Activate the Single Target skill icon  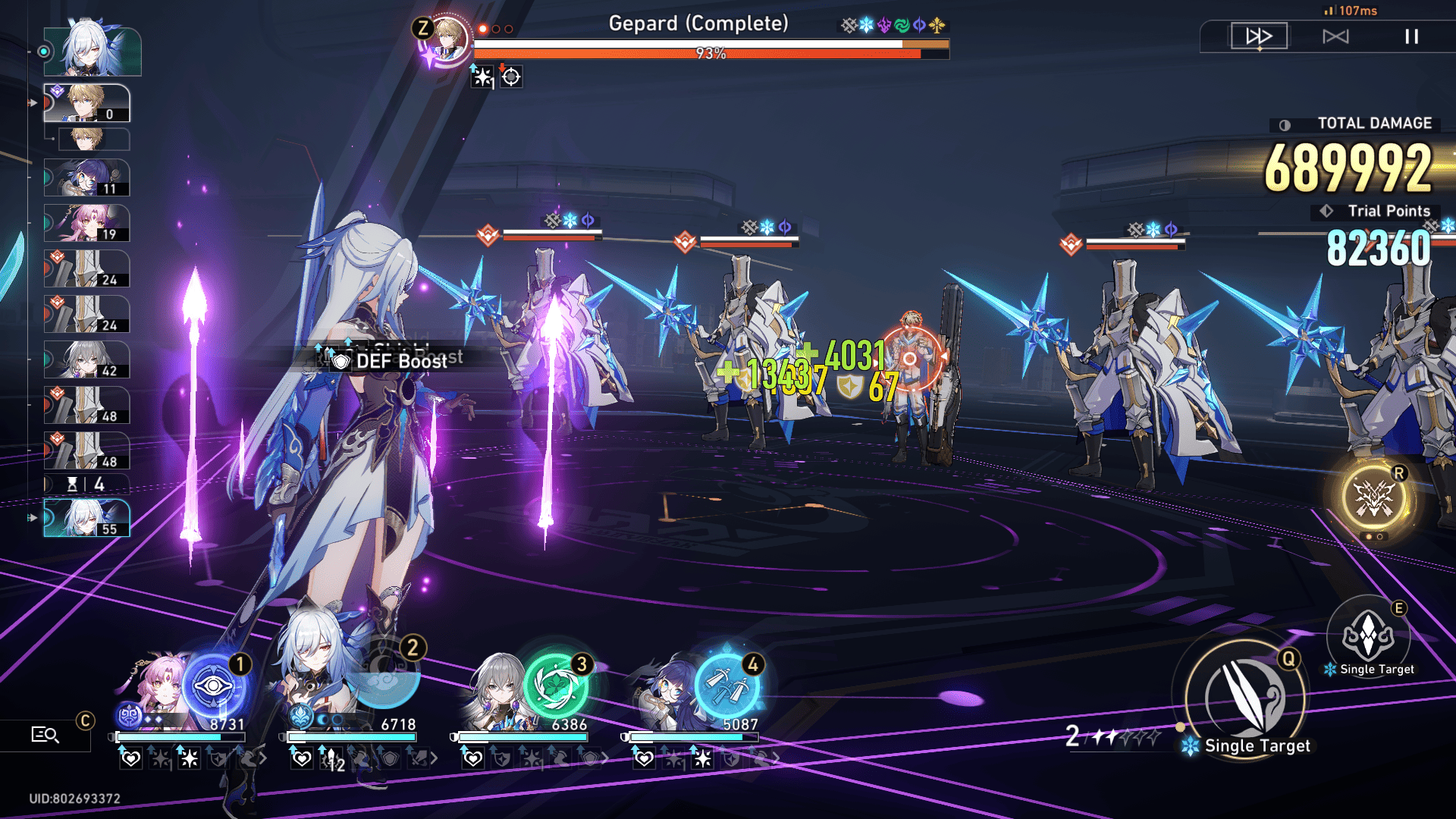tap(1368, 635)
